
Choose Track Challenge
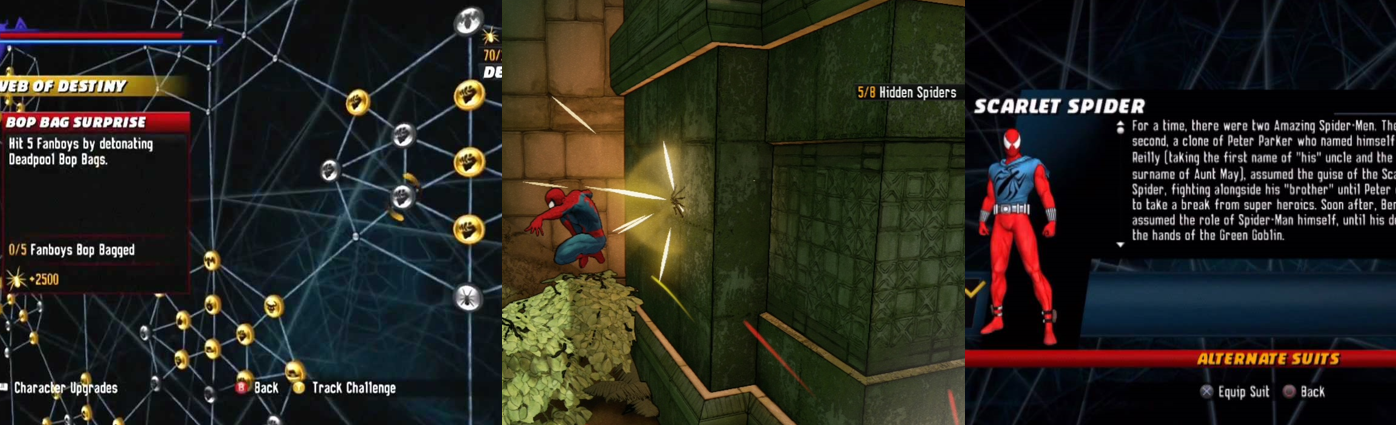(353, 388)
